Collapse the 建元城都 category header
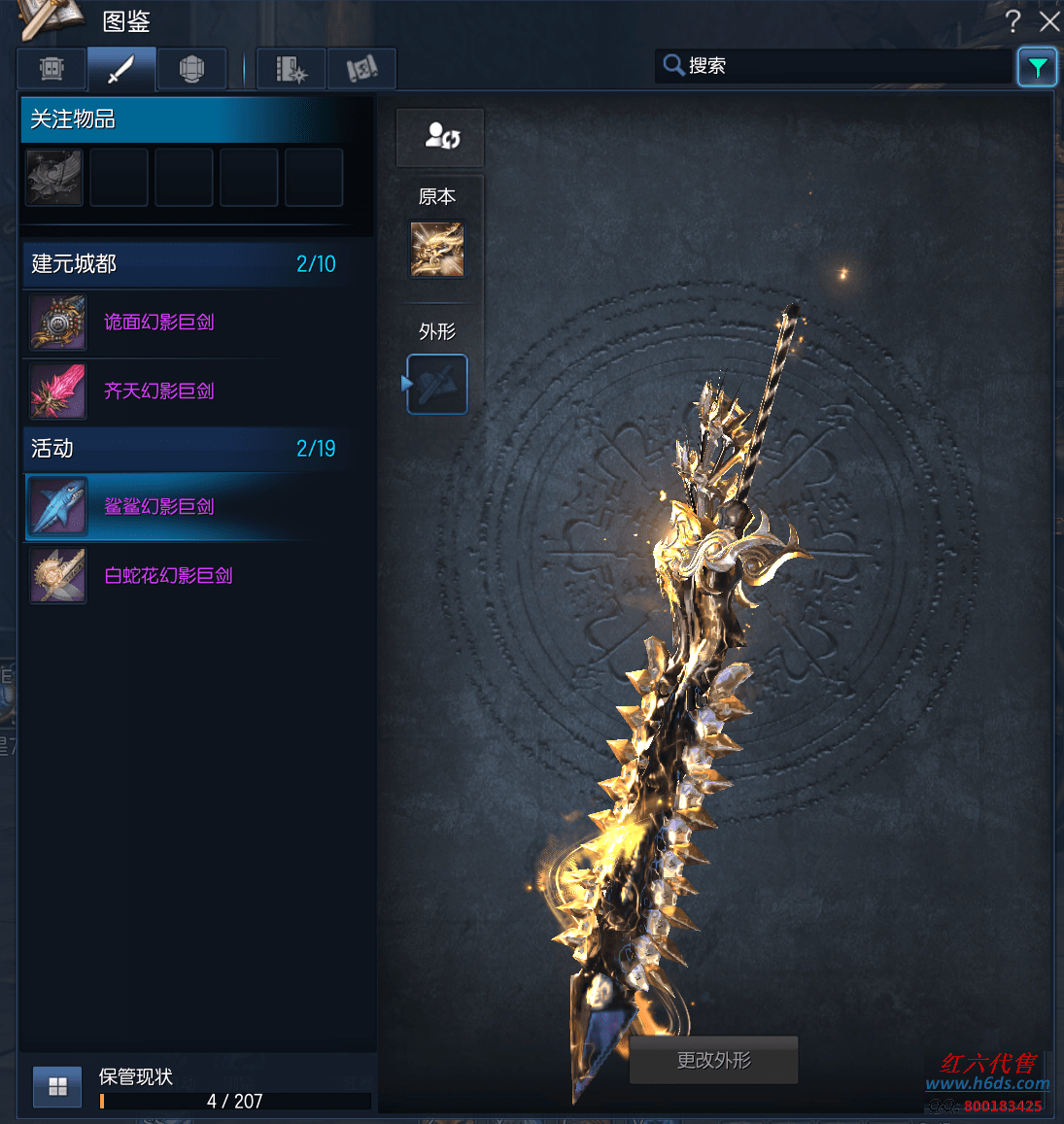 pyautogui.click(x=183, y=264)
